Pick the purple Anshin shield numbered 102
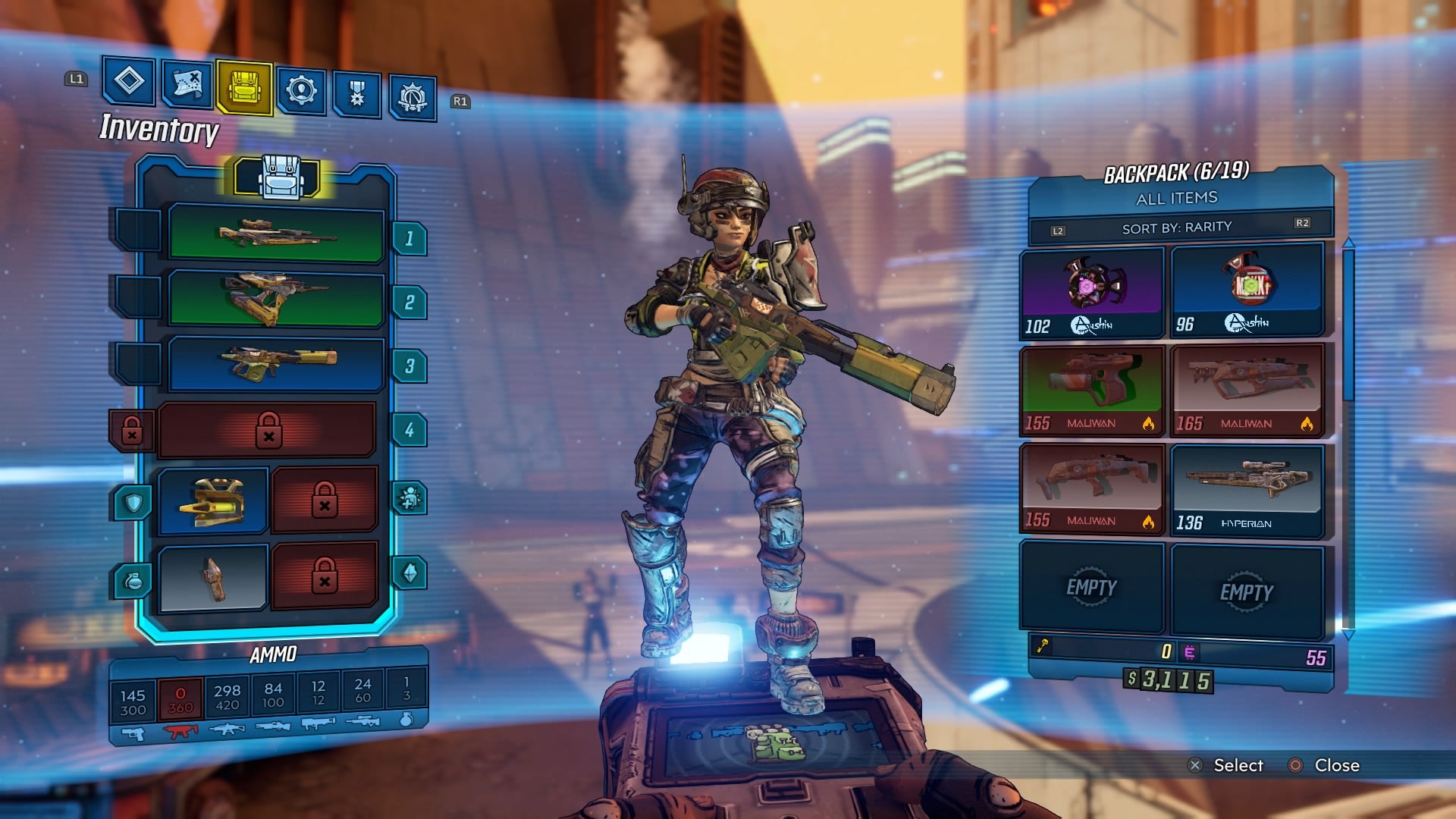1456x819 pixels. 1091,292
